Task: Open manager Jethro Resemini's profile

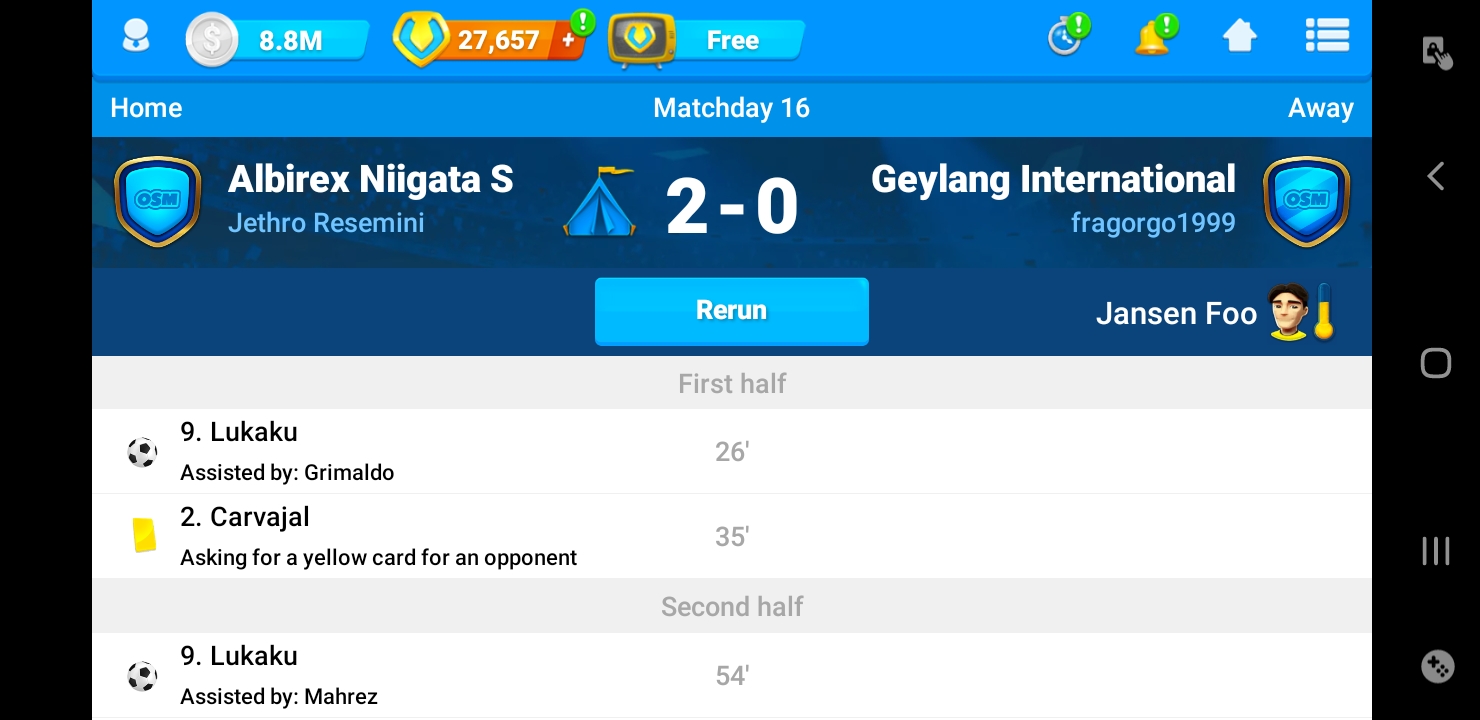Action: [x=326, y=222]
